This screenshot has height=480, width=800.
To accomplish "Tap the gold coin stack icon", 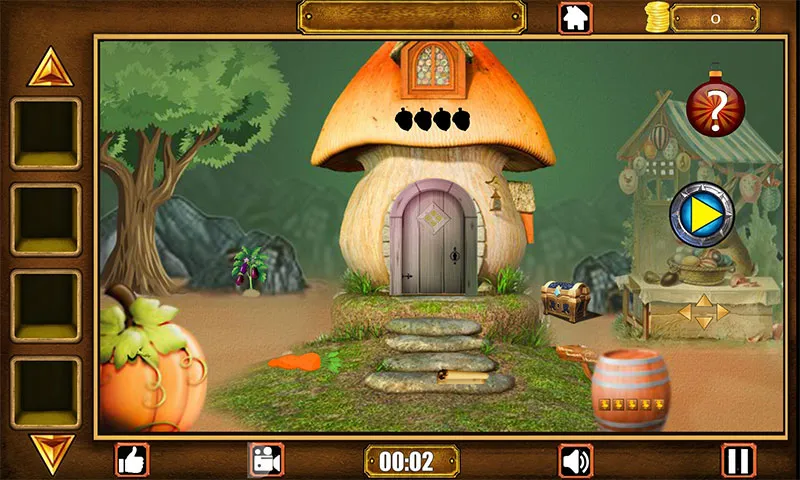I will pos(656,17).
